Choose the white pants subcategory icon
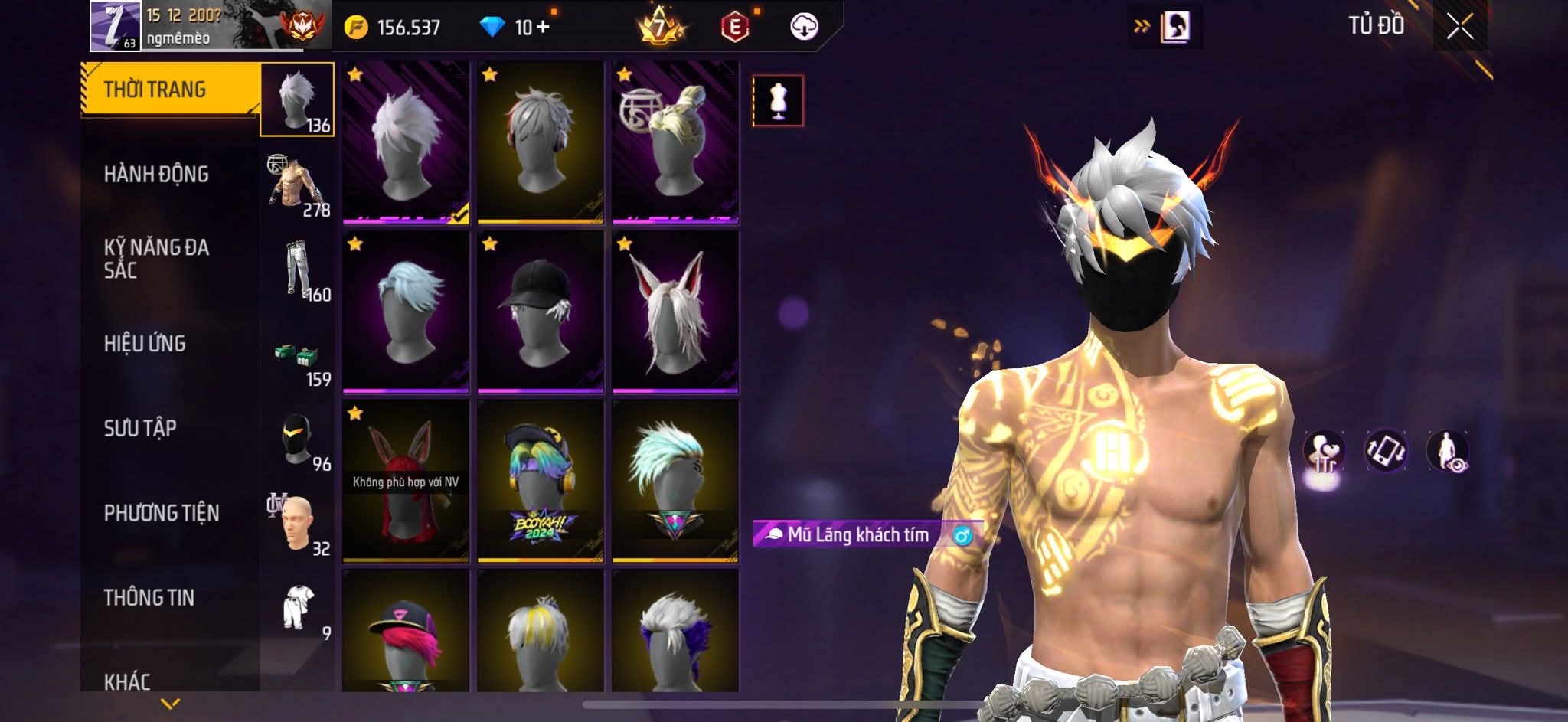Viewport: 1568px width, 722px height. point(299,270)
